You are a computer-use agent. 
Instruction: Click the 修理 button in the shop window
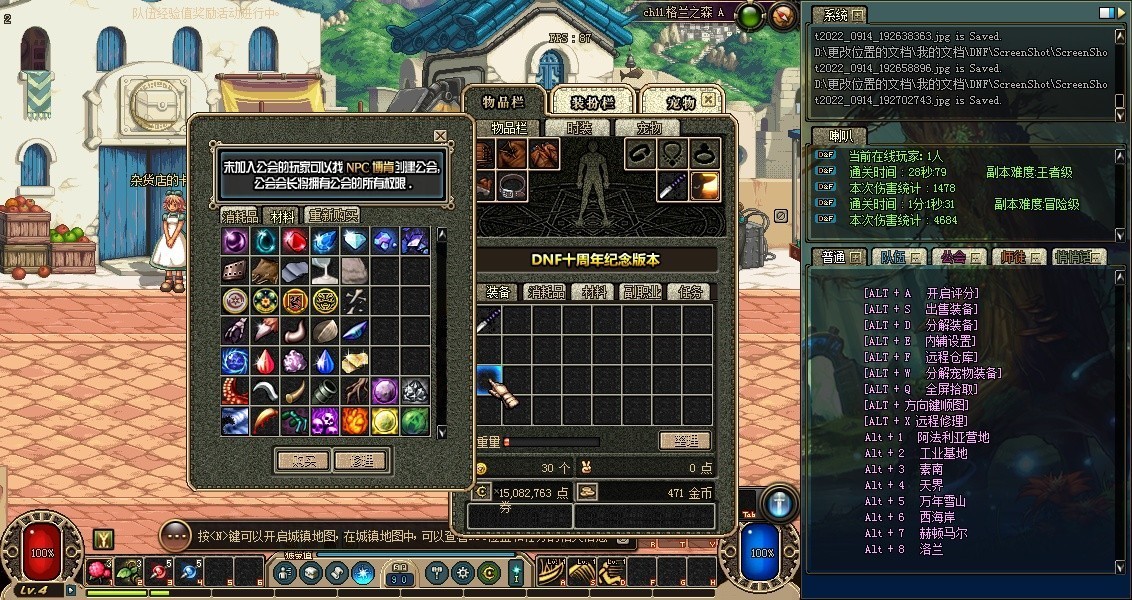pos(361,461)
